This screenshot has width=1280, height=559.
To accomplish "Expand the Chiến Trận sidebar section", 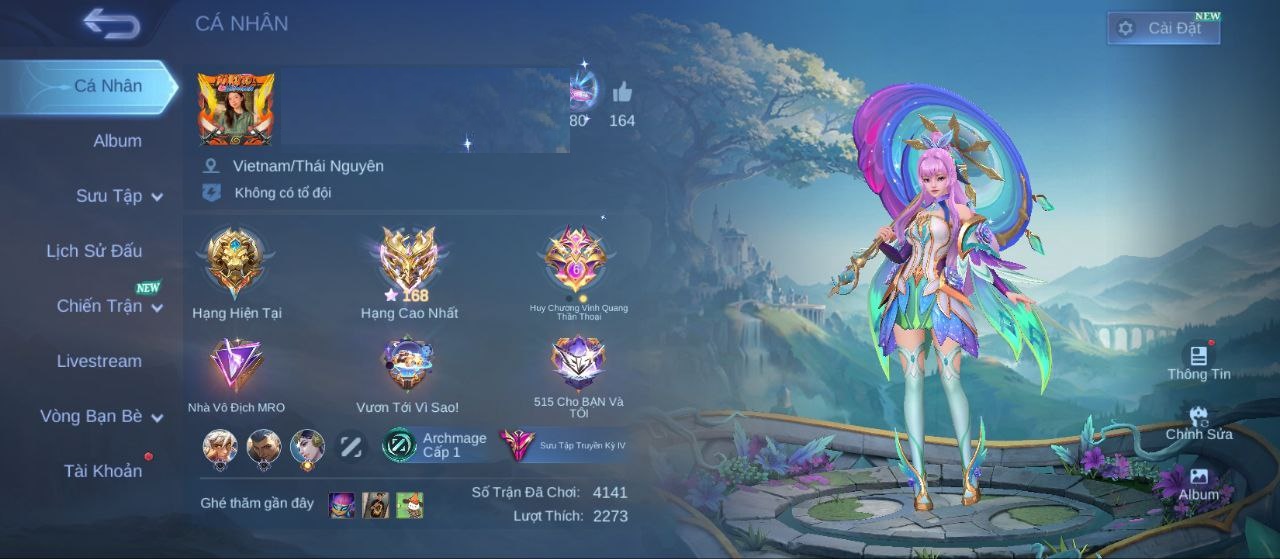I will [108, 306].
